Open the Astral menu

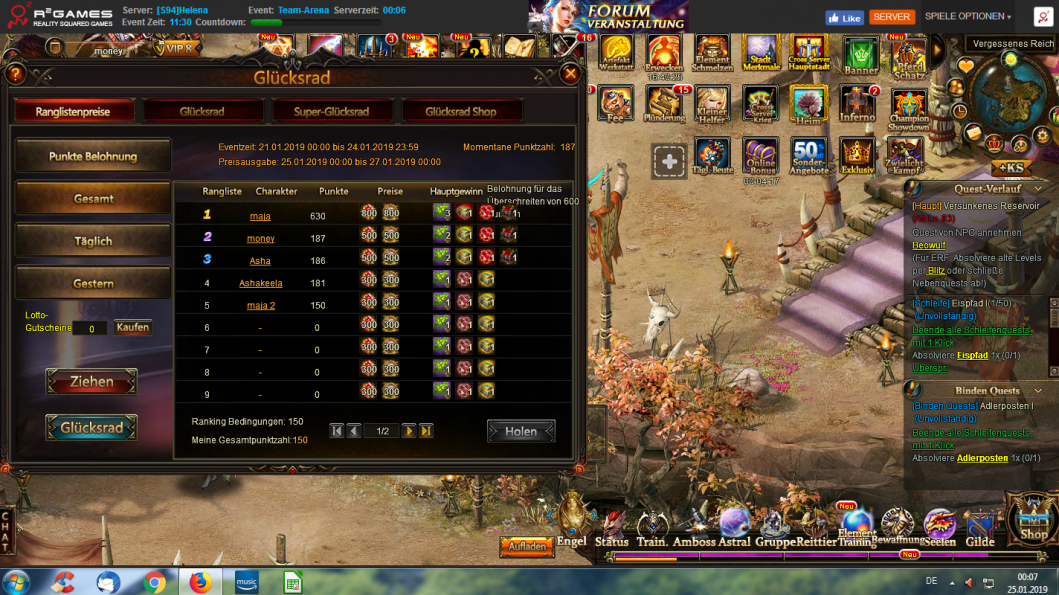pyautogui.click(x=734, y=527)
